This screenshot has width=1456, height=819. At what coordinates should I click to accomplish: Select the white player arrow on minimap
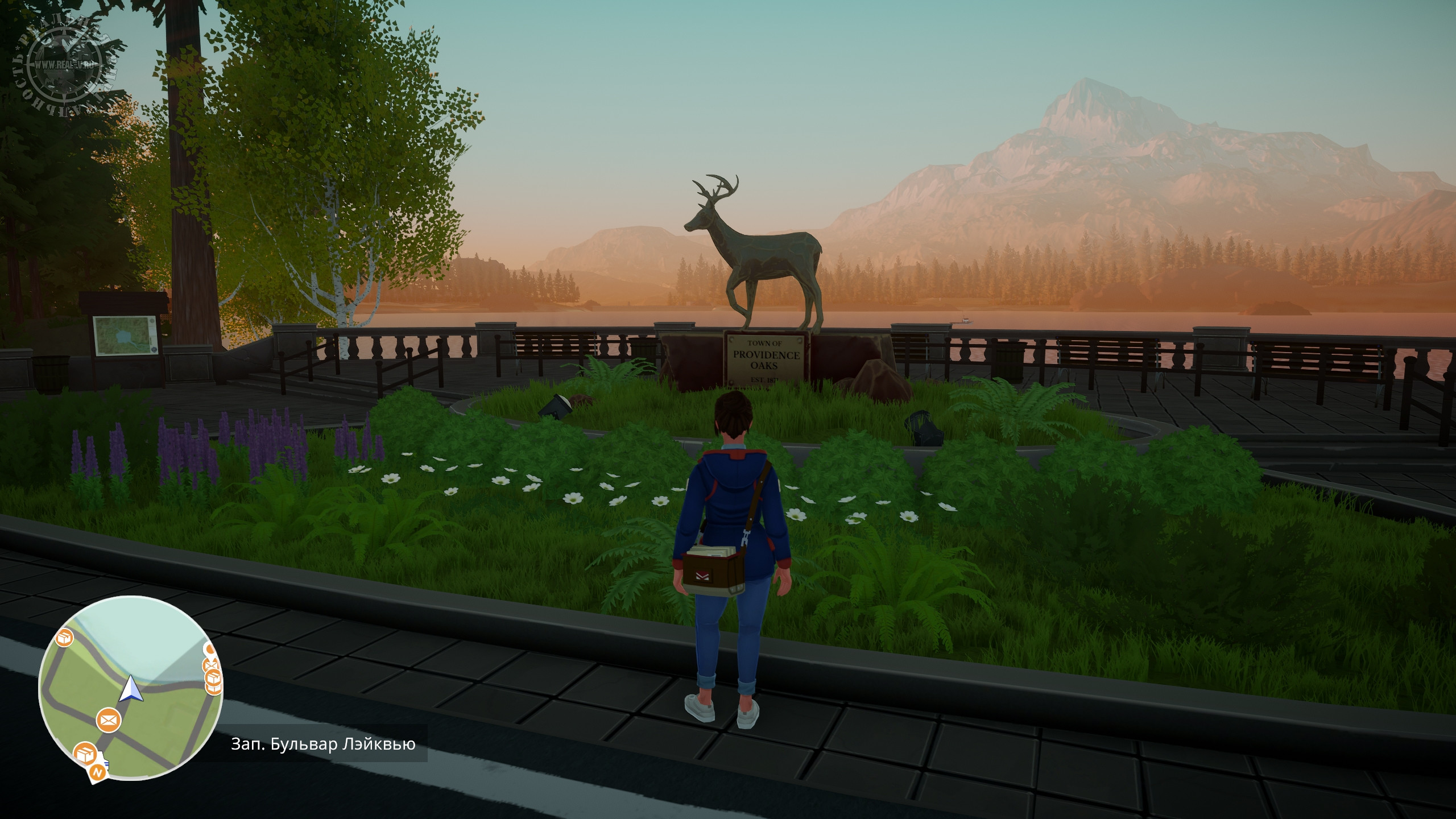(131, 689)
